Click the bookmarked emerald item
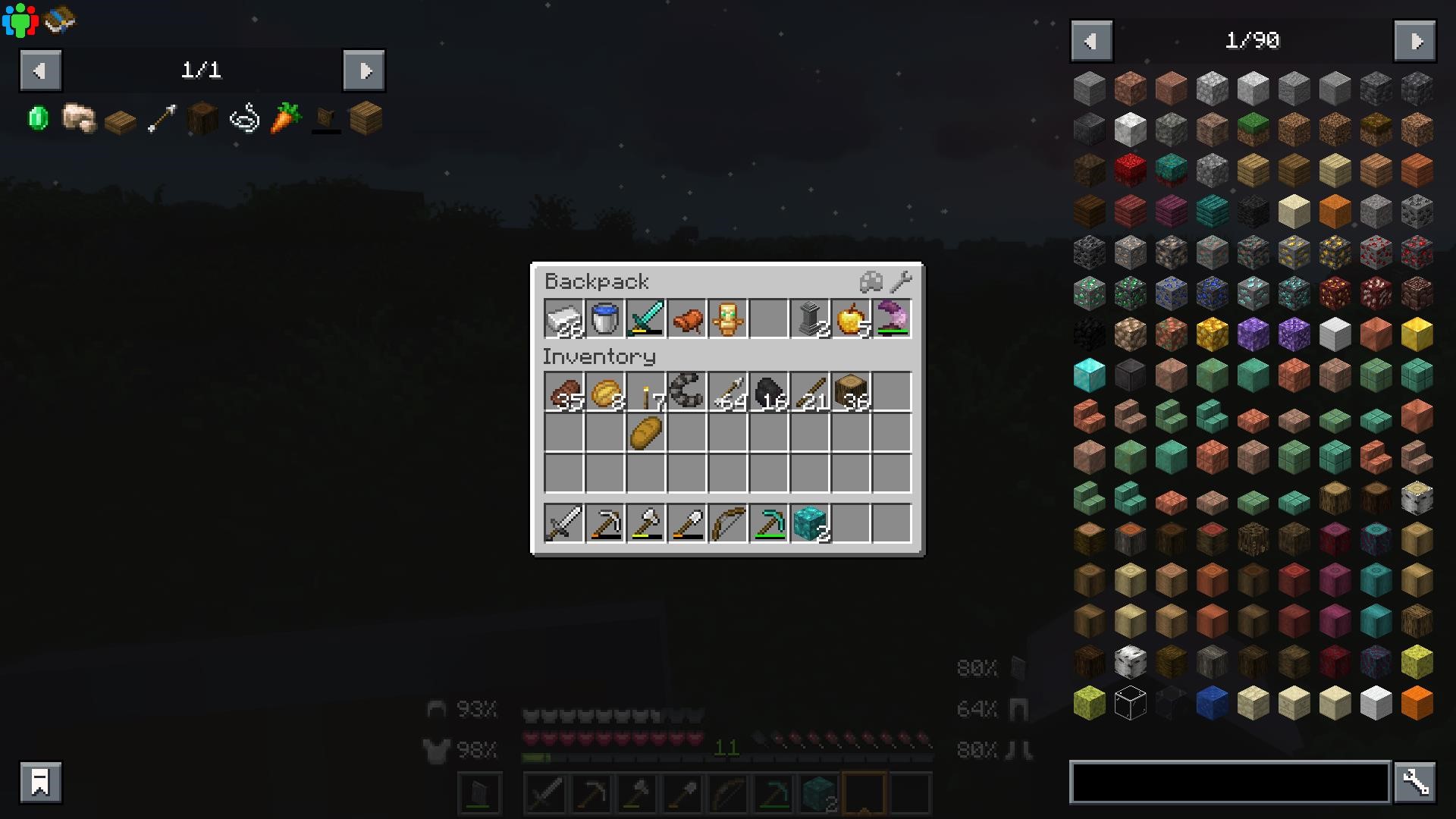The image size is (1456, 819). pos(36,118)
